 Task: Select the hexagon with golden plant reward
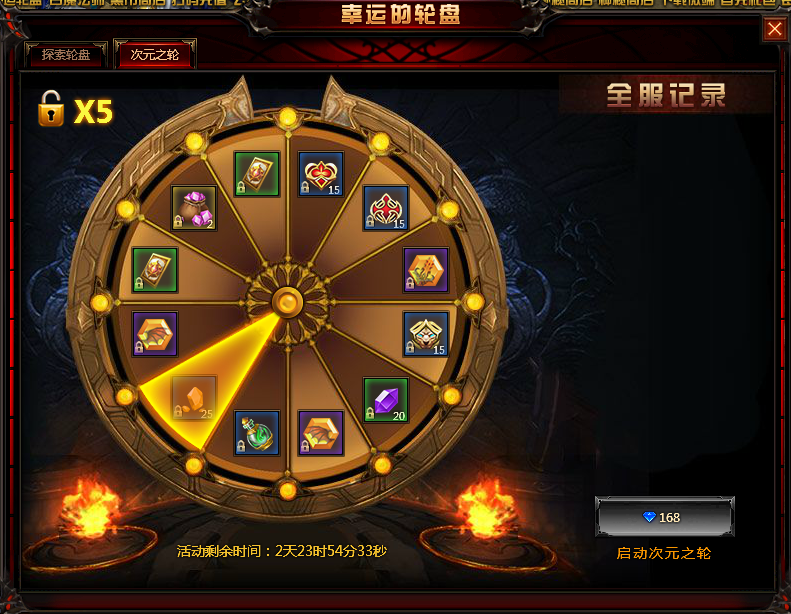[x=426, y=270]
